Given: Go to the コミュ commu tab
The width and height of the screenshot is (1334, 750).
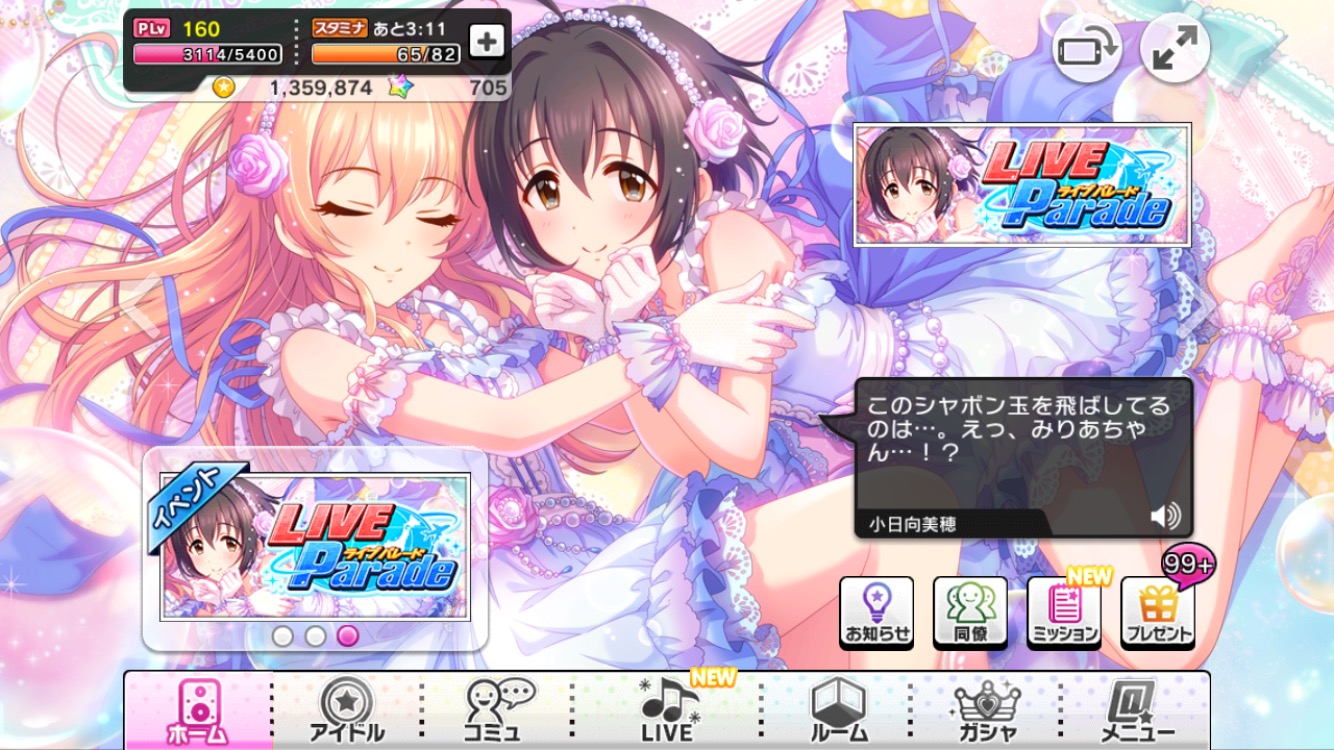Looking at the screenshot, I should 497,710.
